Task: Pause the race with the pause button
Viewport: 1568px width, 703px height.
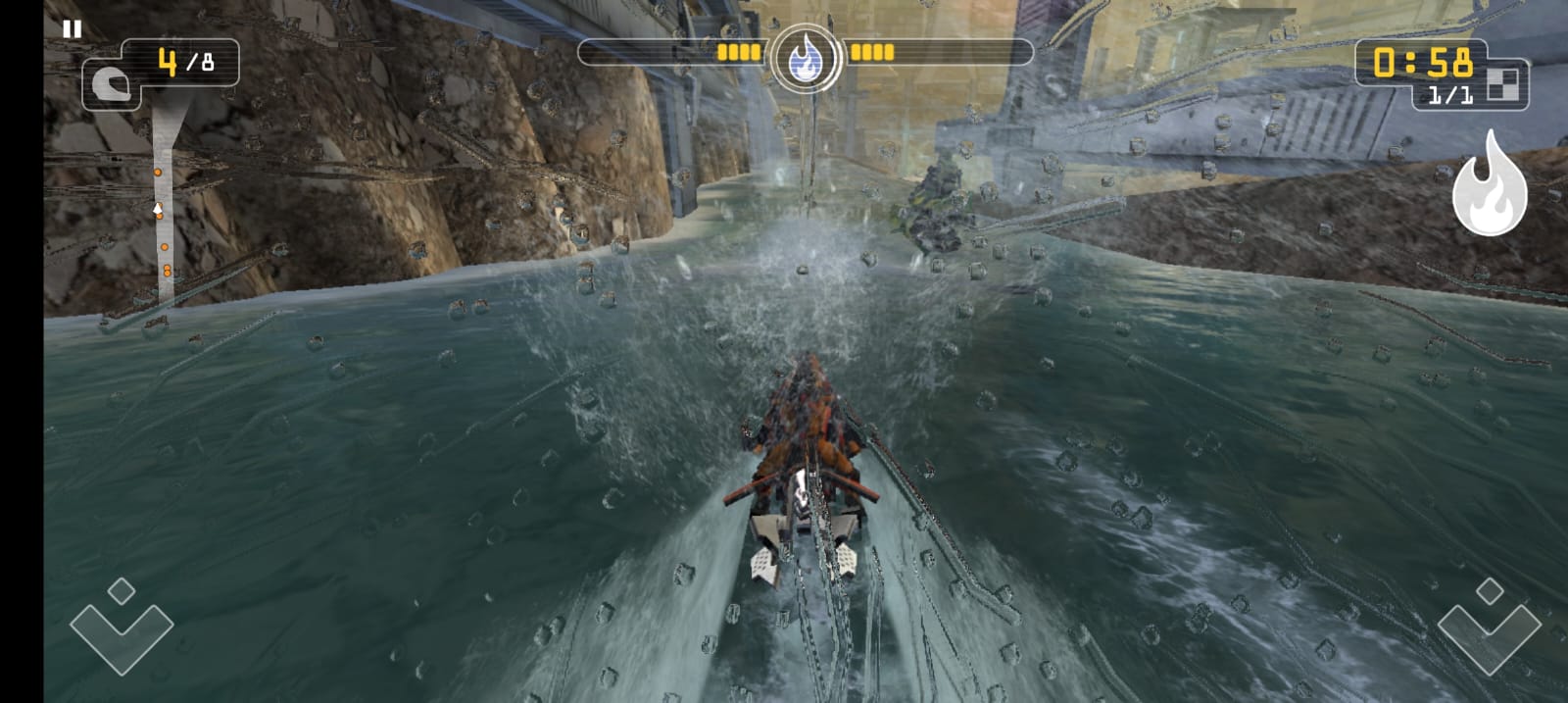Action: tap(72, 29)
